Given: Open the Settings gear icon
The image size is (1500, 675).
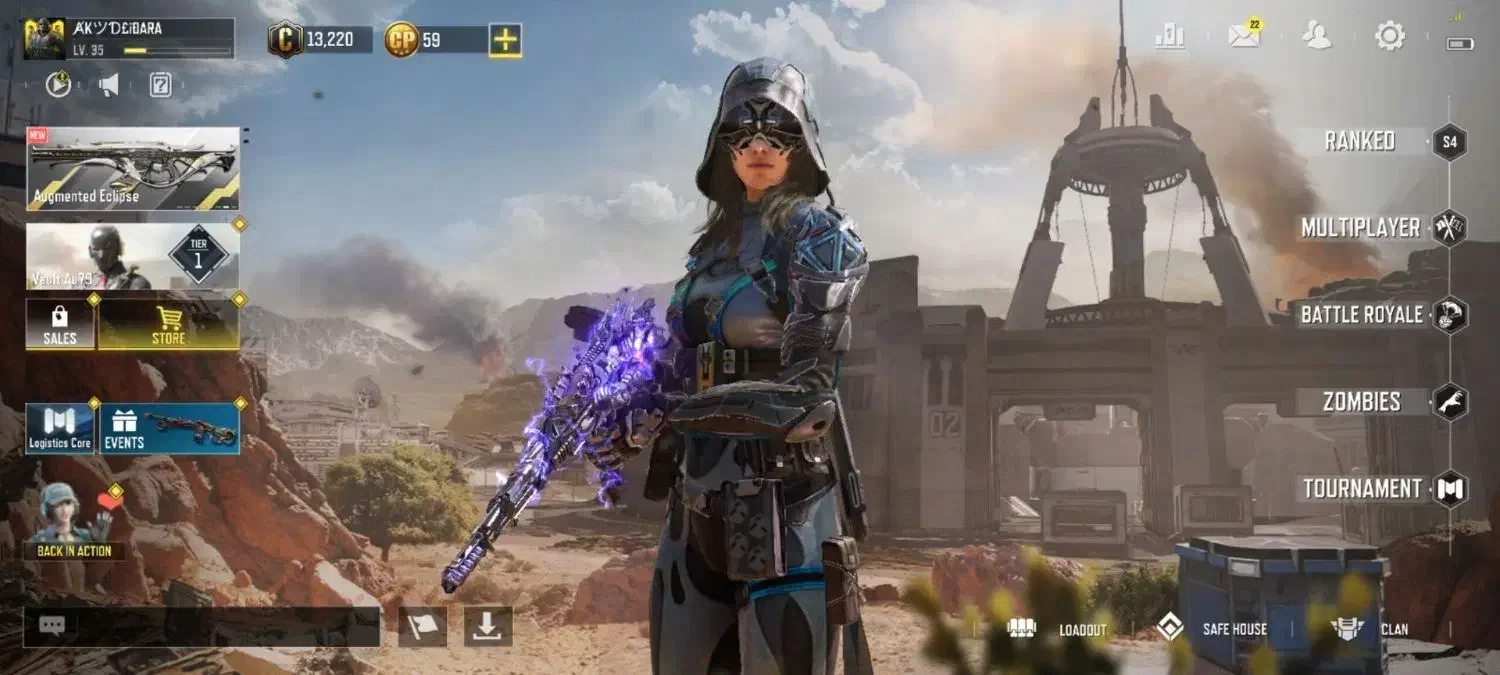Looking at the screenshot, I should 1389,36.
